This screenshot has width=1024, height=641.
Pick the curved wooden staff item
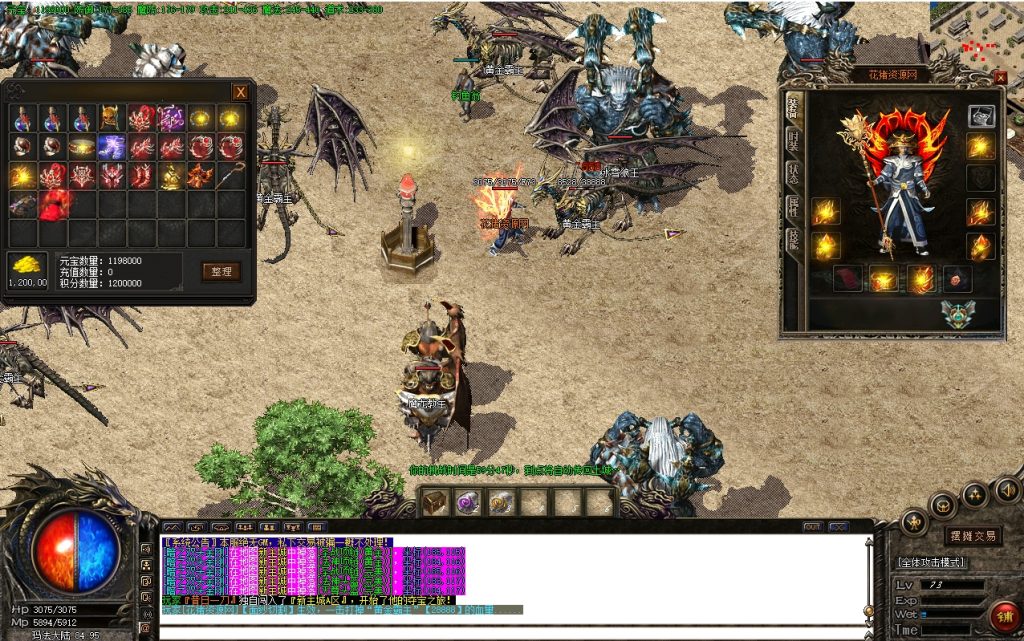[x=232, y=176]
